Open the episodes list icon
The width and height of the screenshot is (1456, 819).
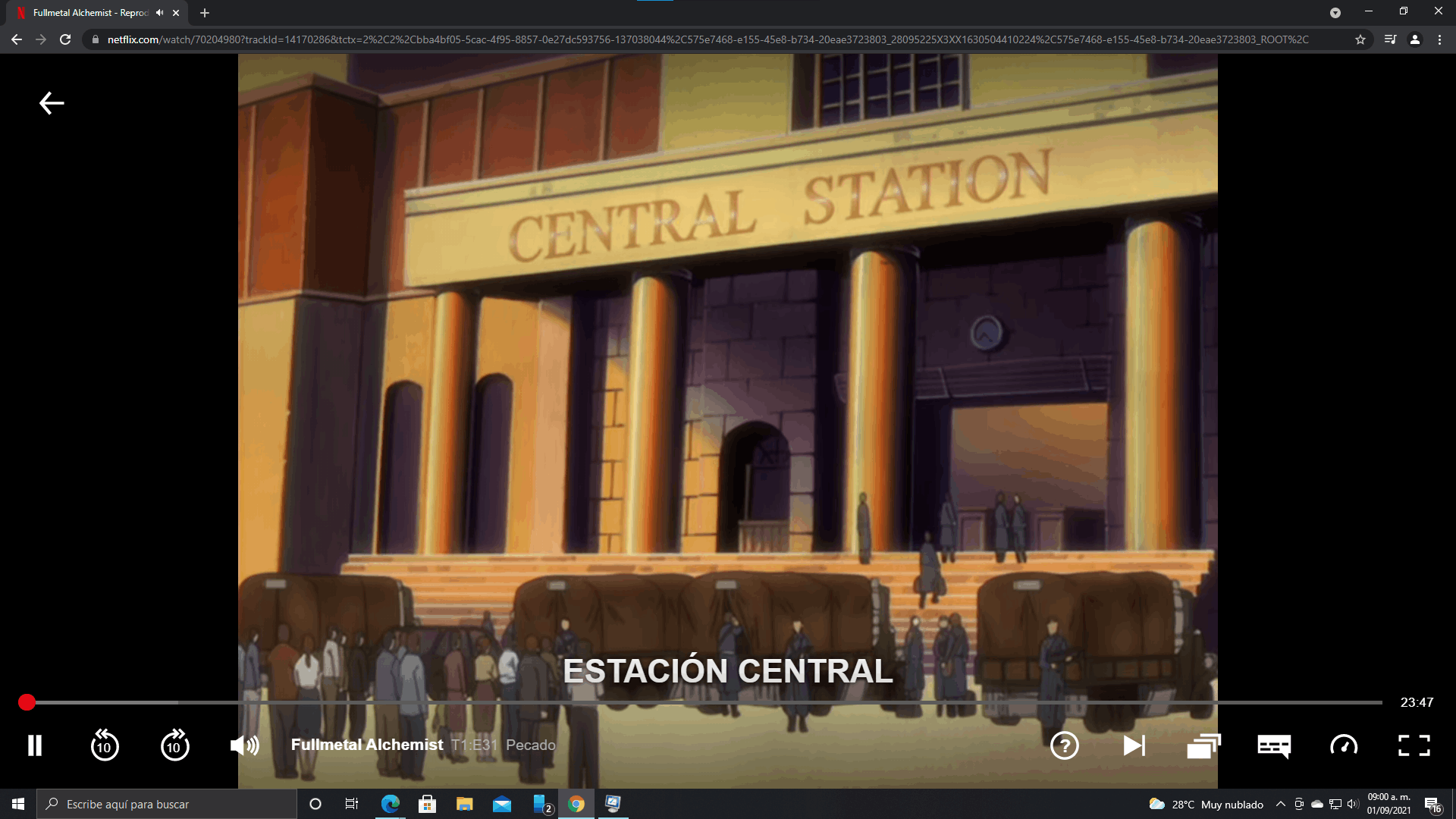pos(1203,745)
